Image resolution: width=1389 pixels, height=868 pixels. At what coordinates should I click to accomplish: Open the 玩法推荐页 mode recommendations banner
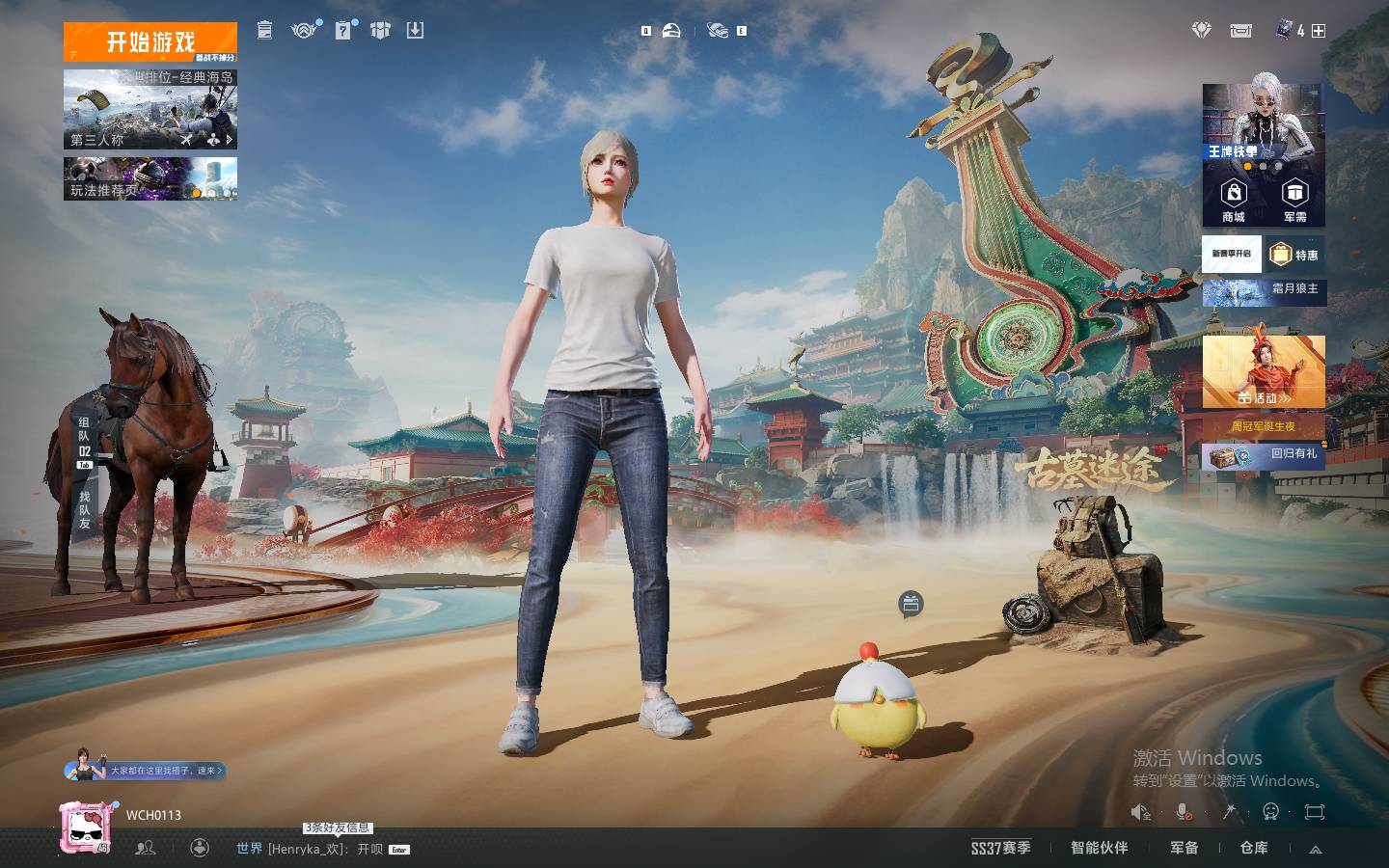click(x=150, y=179)
